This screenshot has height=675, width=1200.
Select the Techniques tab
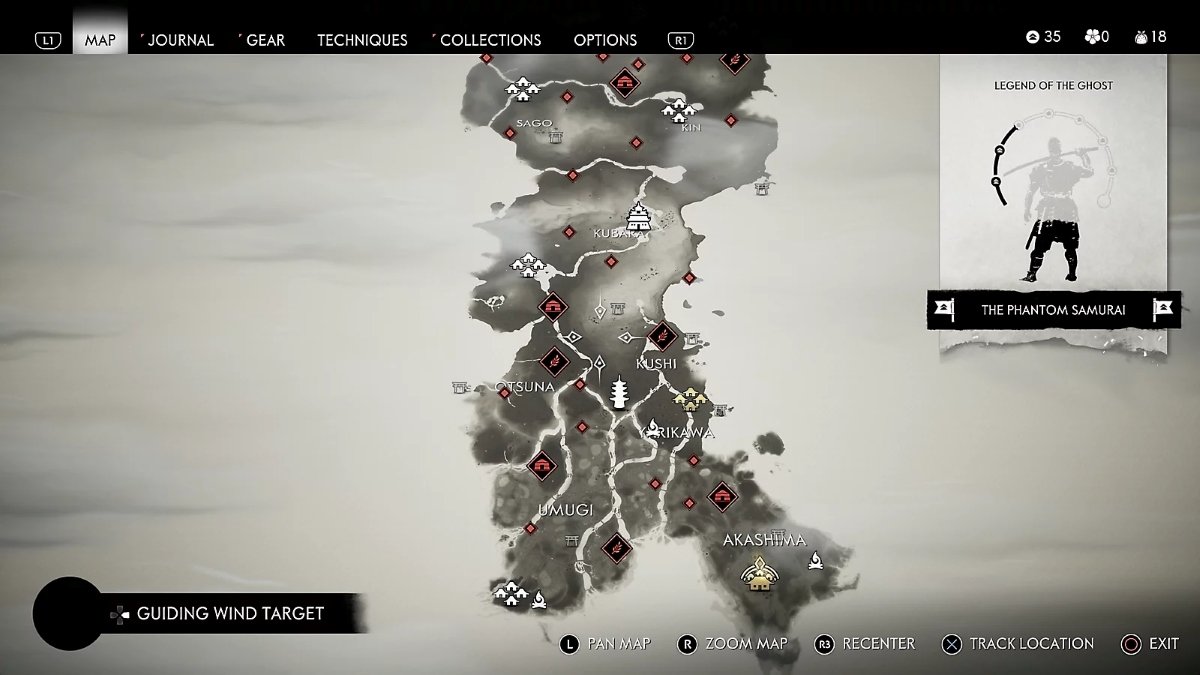[x=362, y=40]
